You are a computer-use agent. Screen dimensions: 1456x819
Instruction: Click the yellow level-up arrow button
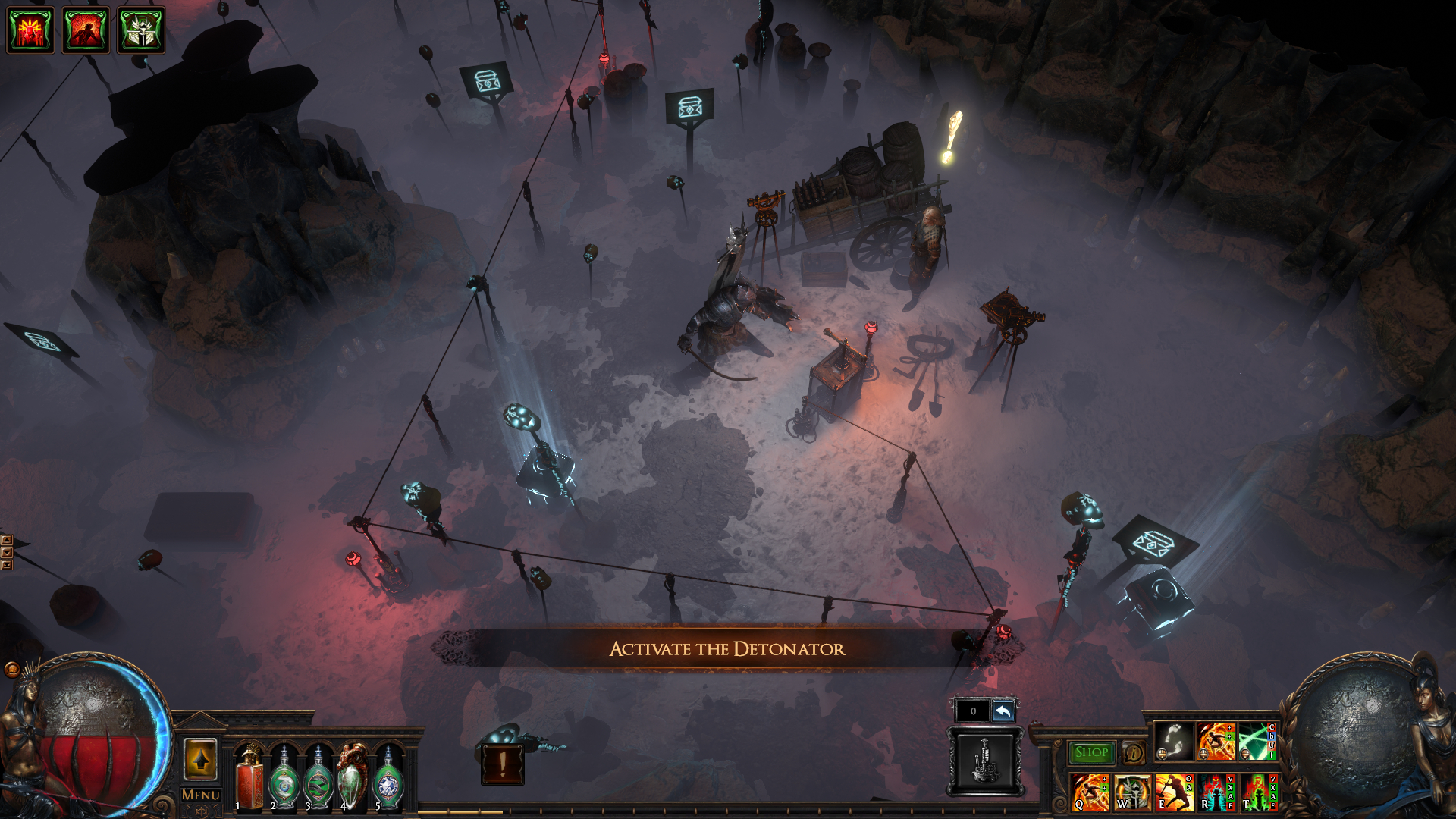(200, 759)
